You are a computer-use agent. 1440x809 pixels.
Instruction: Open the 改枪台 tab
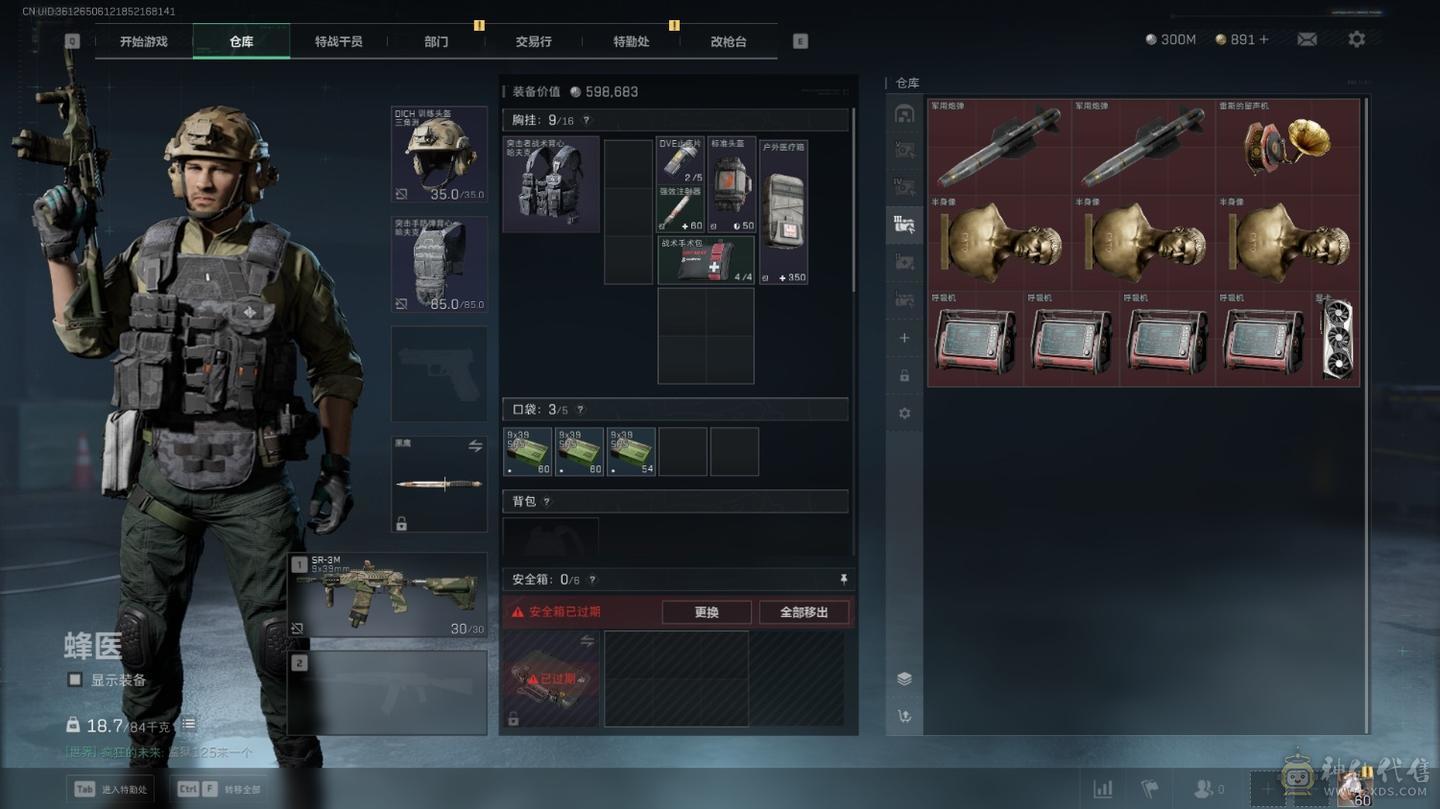(x=728, y=42)
